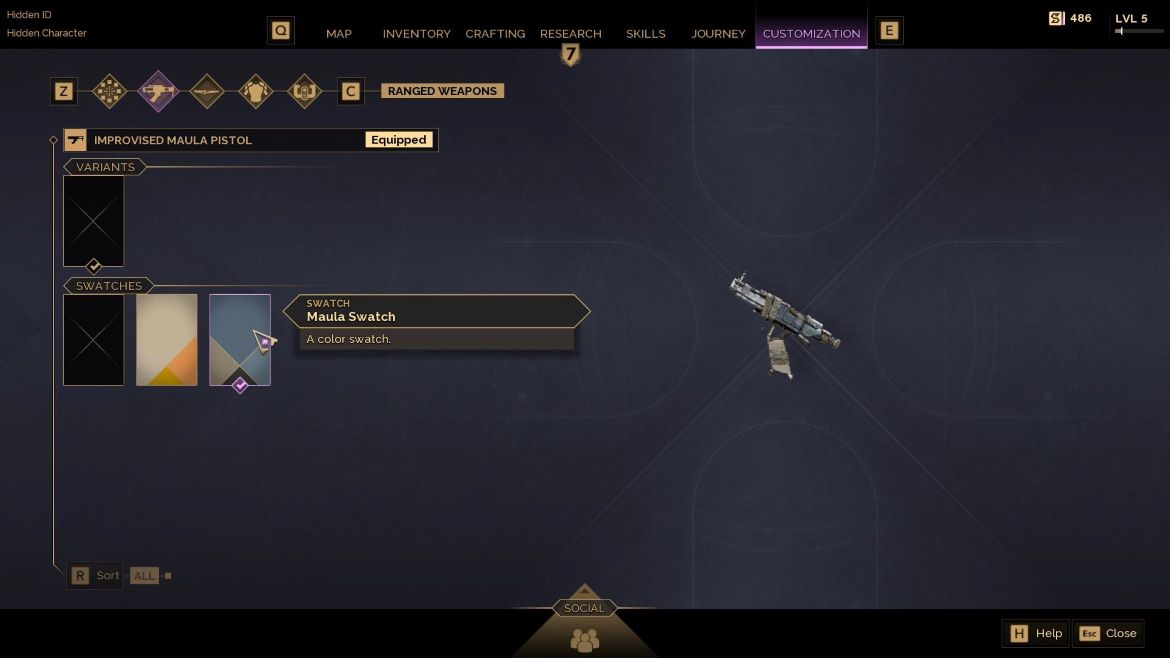Choose the vehicle category icon
The image size is (1170, 658).
304,92
